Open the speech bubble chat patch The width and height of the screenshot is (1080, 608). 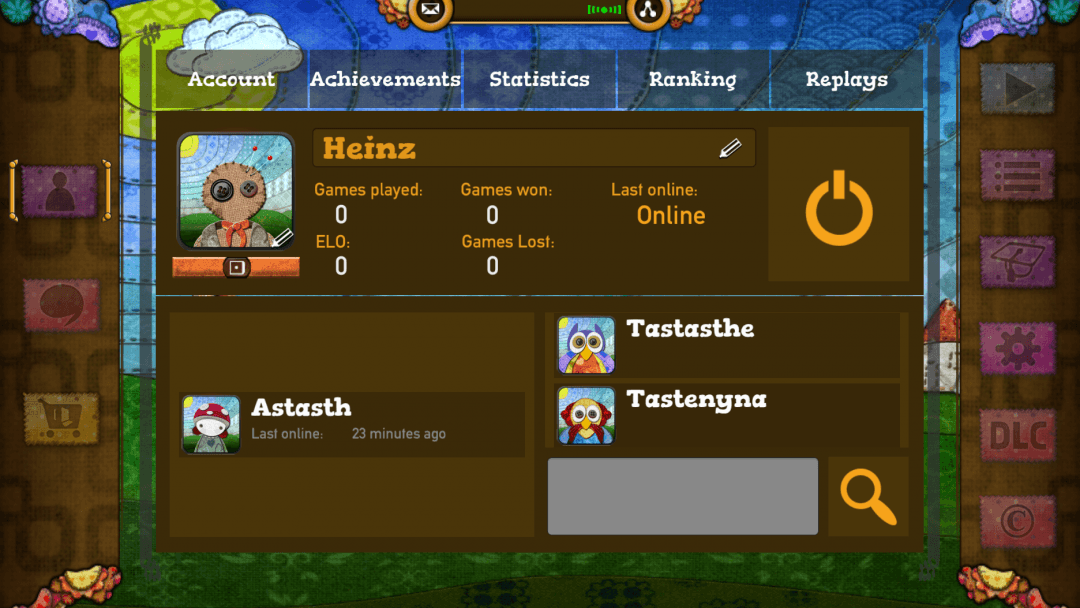click(x=61, y=304)
